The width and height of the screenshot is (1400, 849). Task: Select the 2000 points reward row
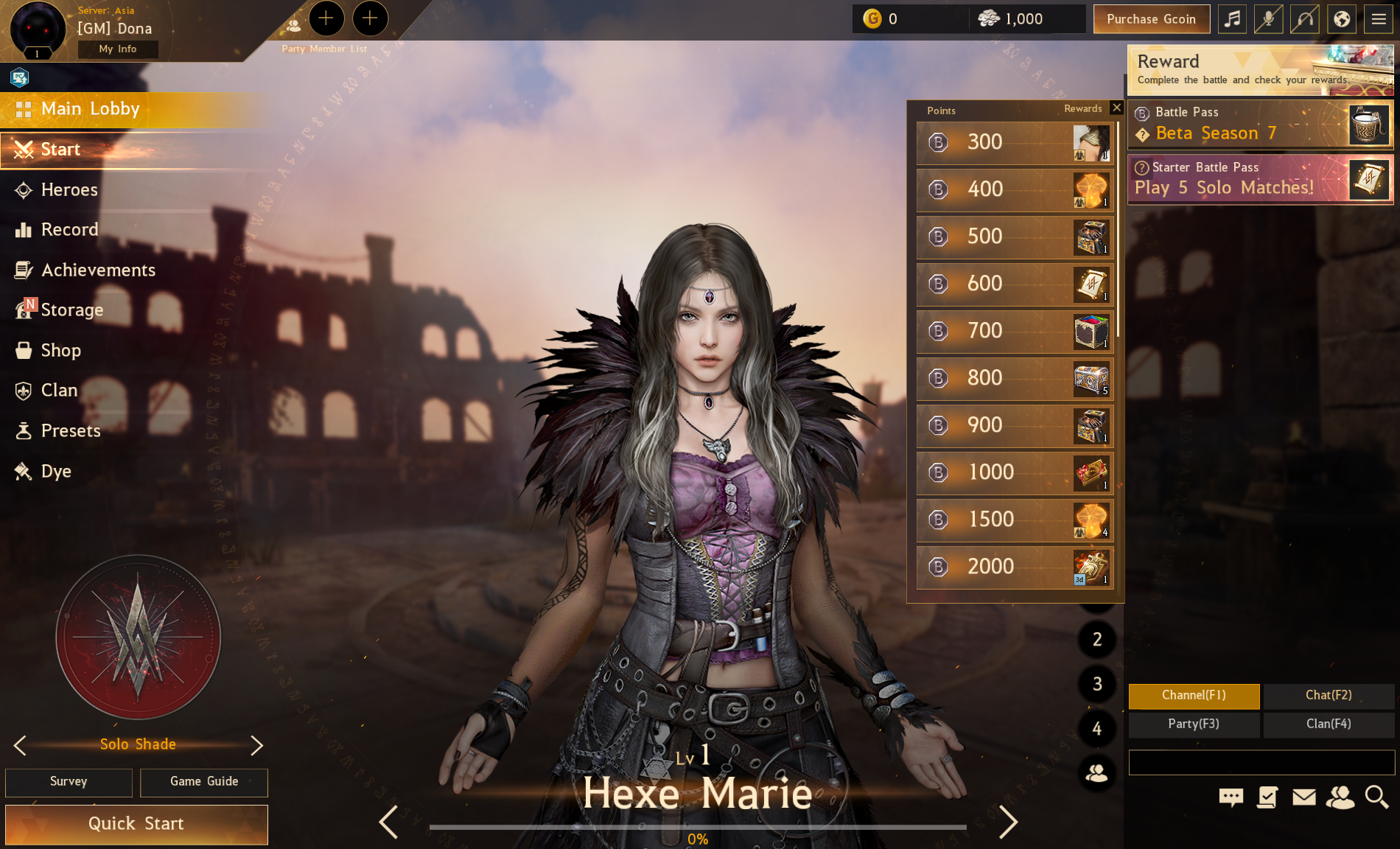[1015, 567]
